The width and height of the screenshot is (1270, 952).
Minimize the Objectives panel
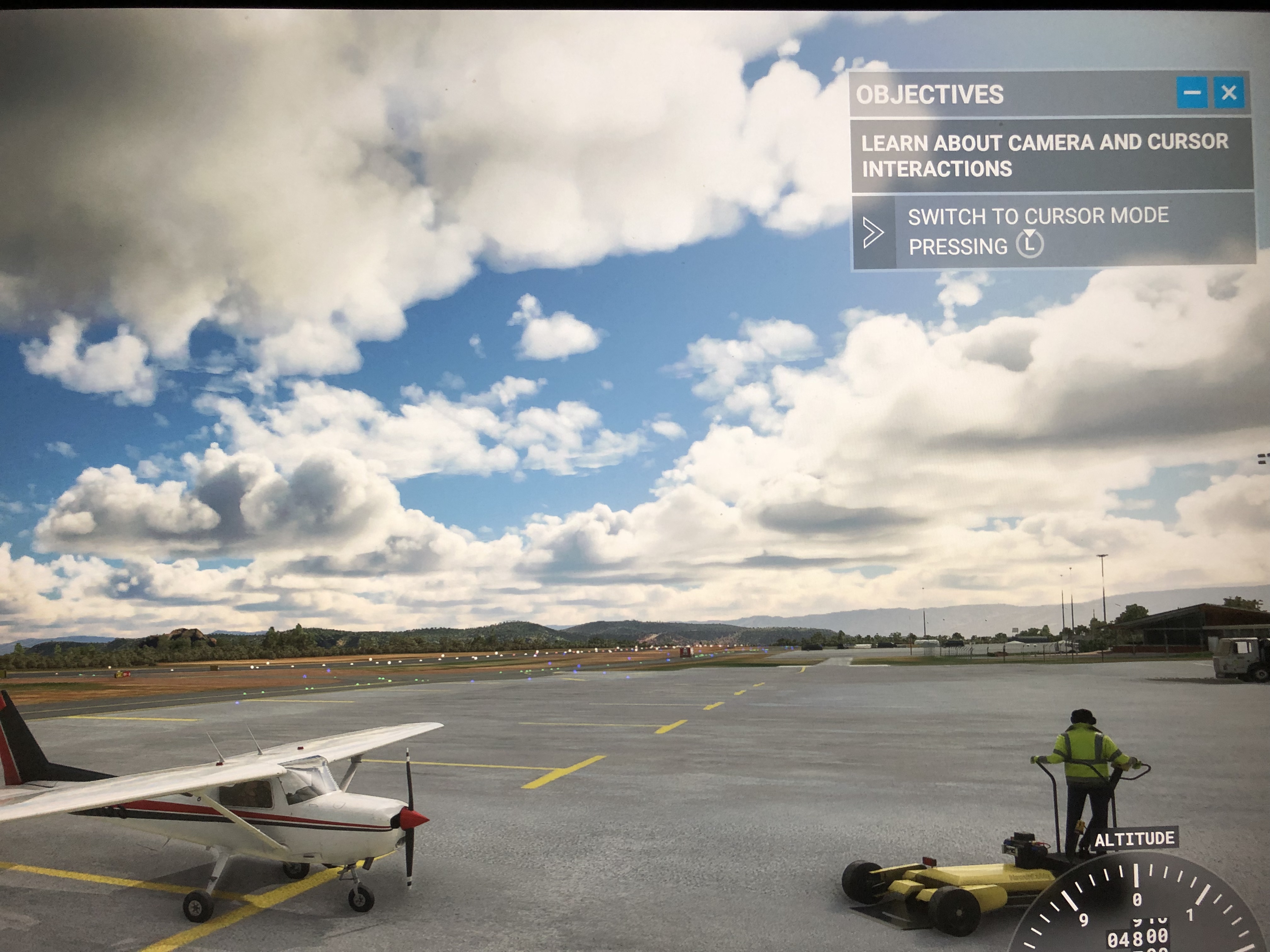[x=1192, y=92]
